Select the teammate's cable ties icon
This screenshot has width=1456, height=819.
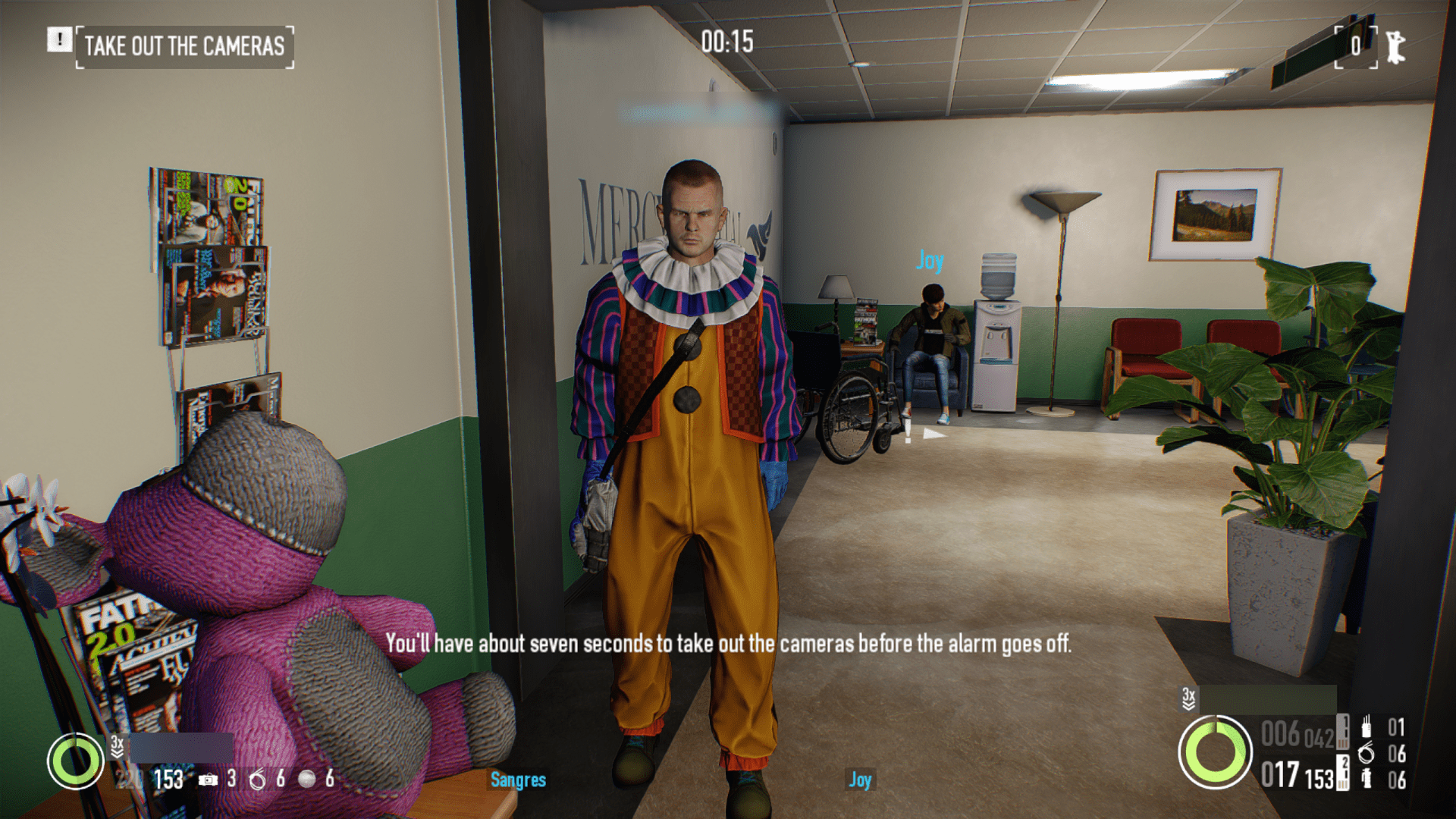pos(258,779)
